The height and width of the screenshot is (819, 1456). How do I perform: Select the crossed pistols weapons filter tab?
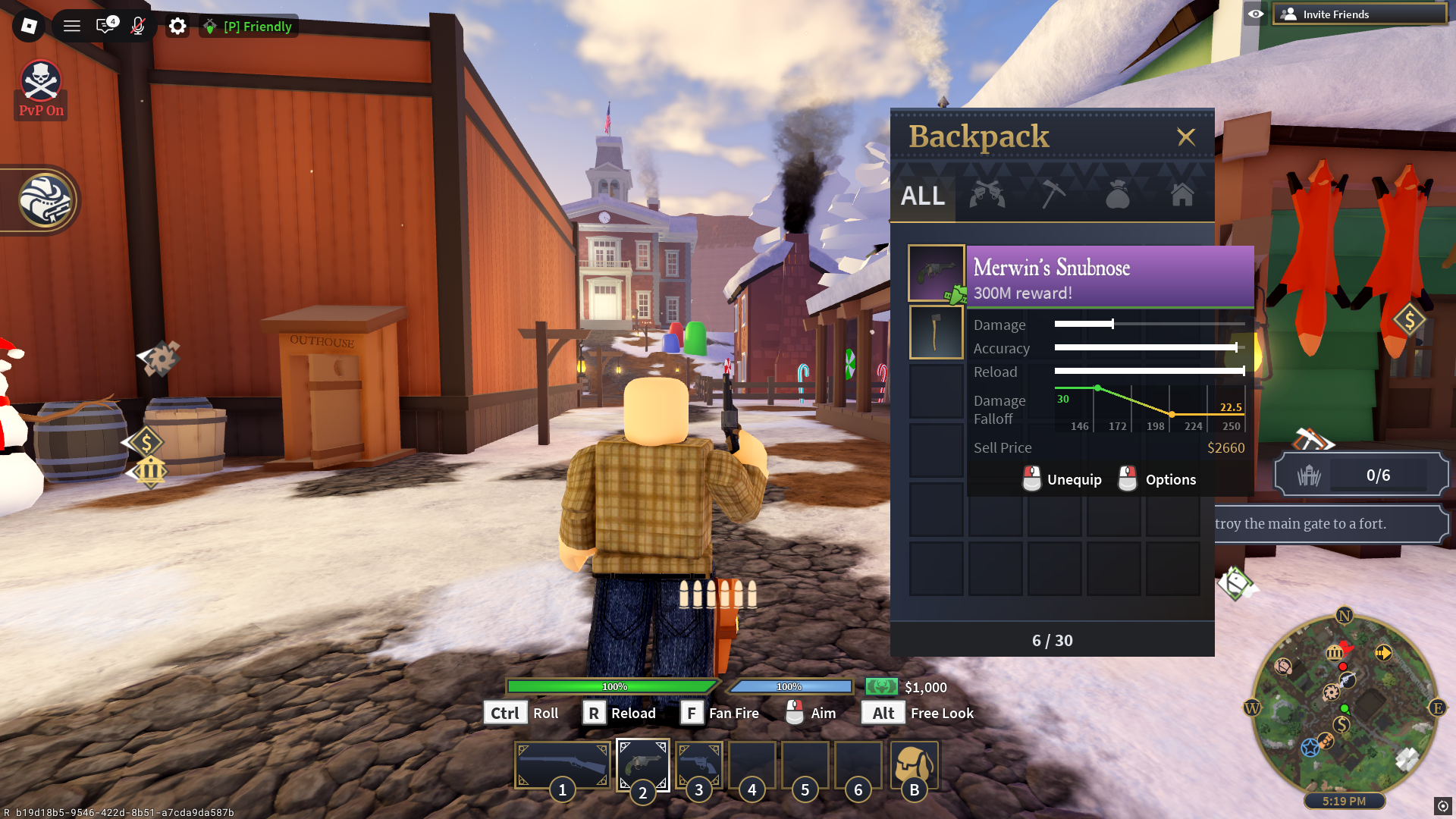(986, 196)
